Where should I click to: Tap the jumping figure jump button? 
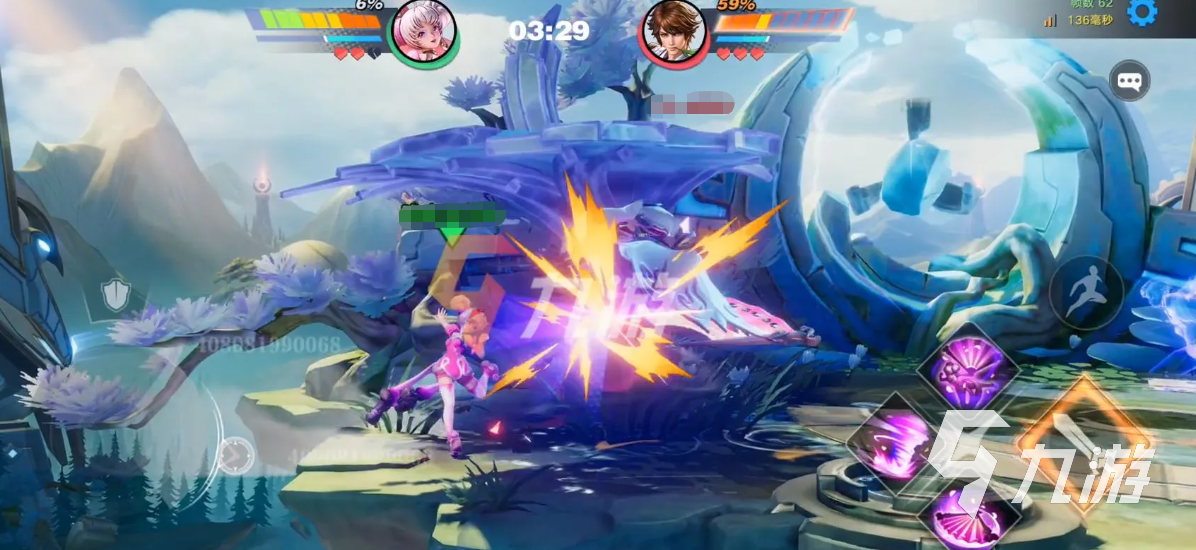click(1086, 292)
